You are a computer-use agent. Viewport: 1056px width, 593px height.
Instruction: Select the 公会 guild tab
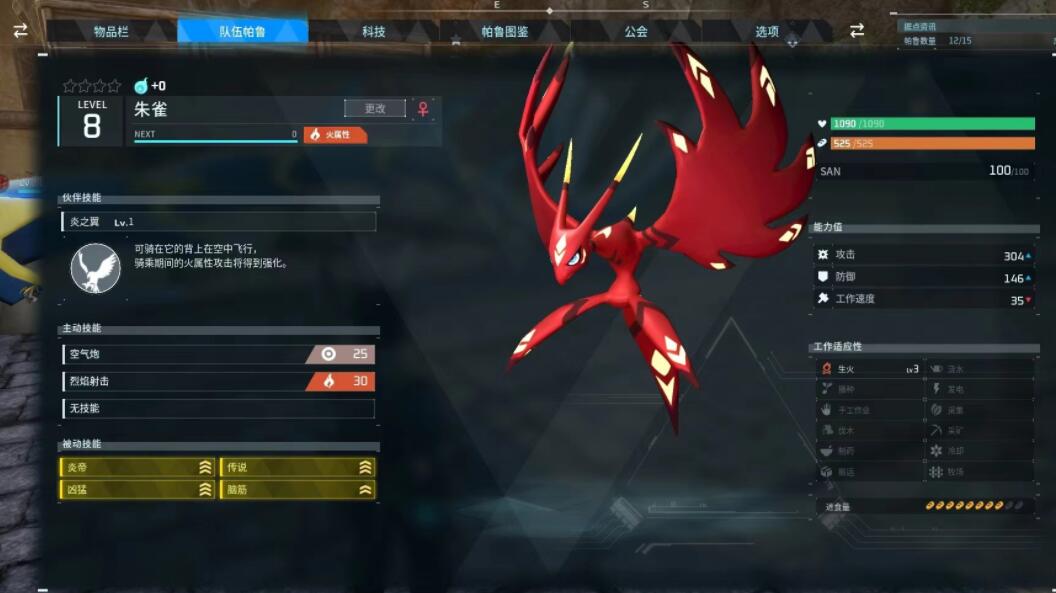tap(636, 31)
